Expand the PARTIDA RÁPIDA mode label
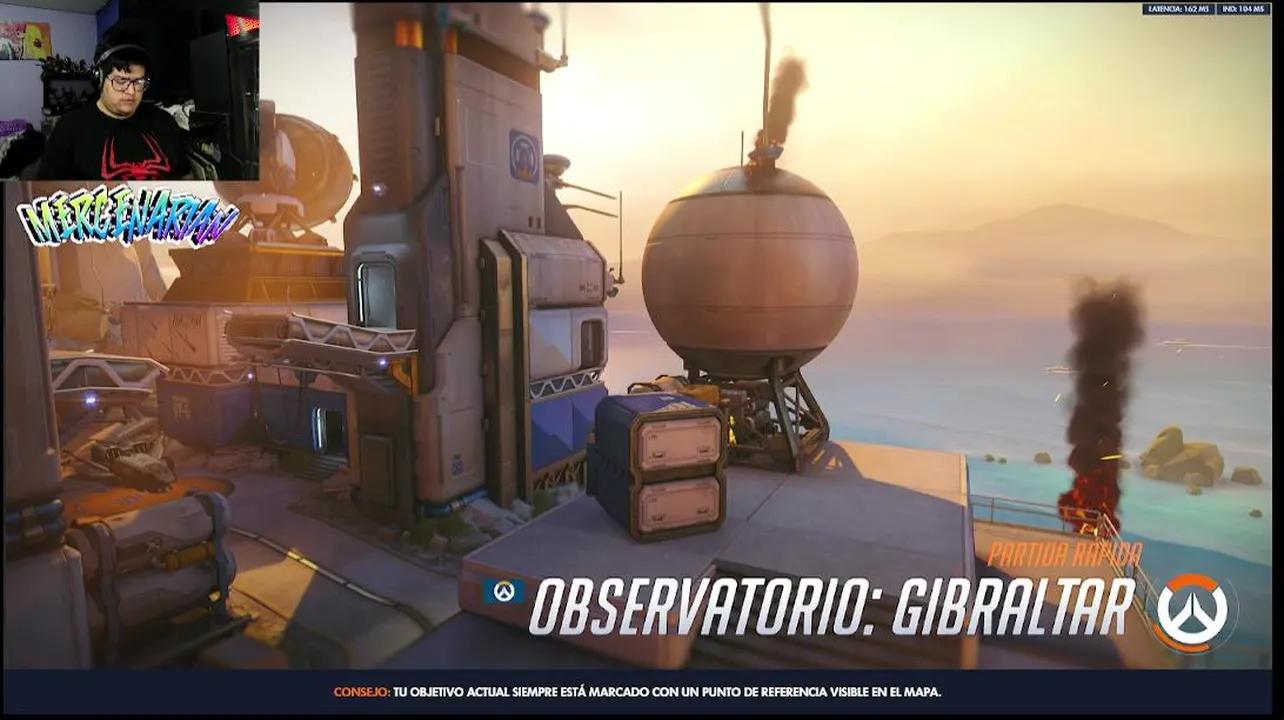 [1066, 554]
